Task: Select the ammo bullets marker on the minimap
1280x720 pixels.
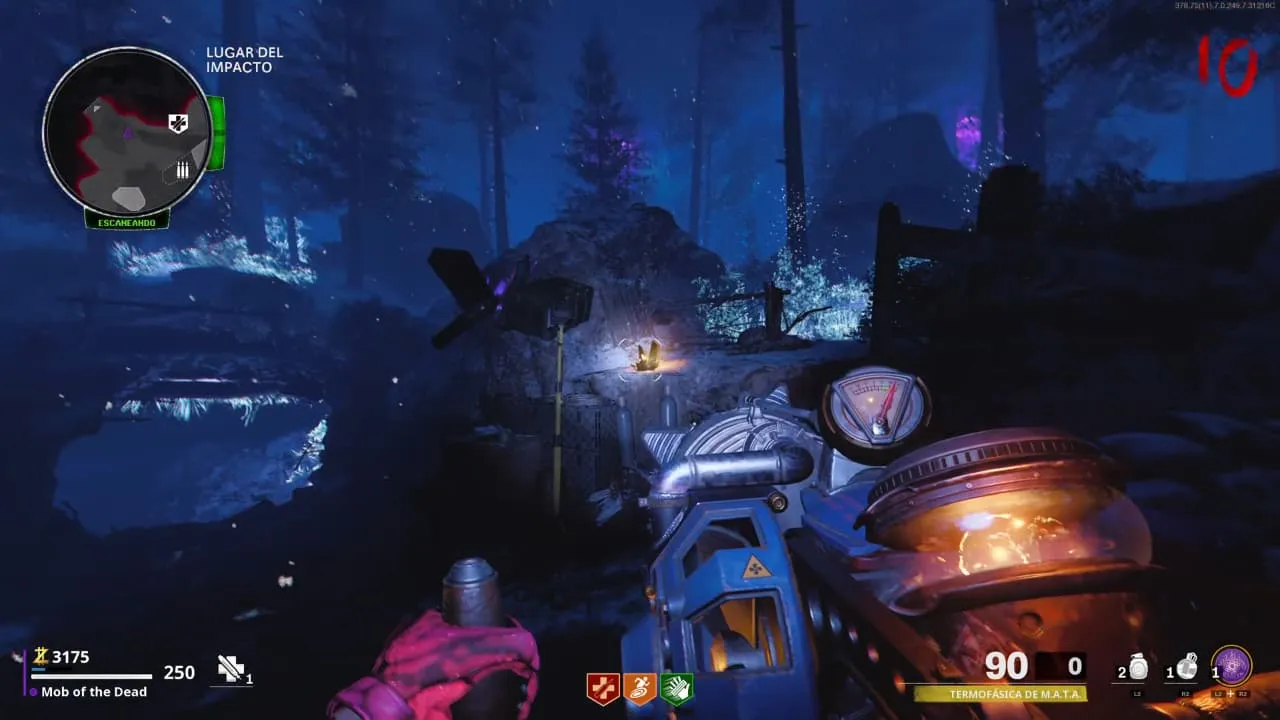Action: pyautogui.click(x=182, y=170)
